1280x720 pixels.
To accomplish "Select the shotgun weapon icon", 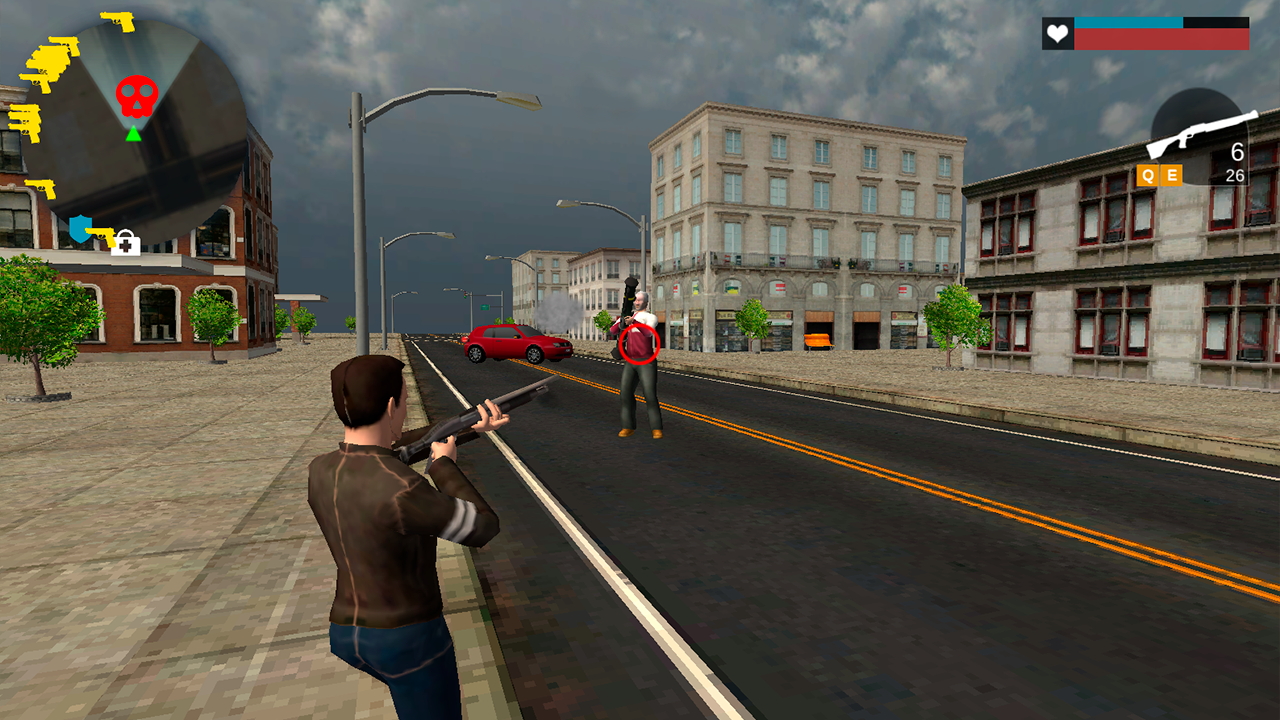I will 1200,131.
